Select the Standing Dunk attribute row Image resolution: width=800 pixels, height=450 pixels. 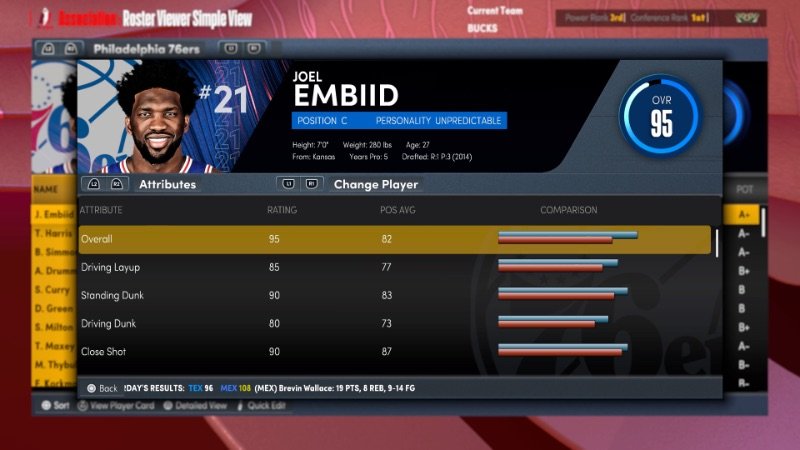[x=394, y=296]
